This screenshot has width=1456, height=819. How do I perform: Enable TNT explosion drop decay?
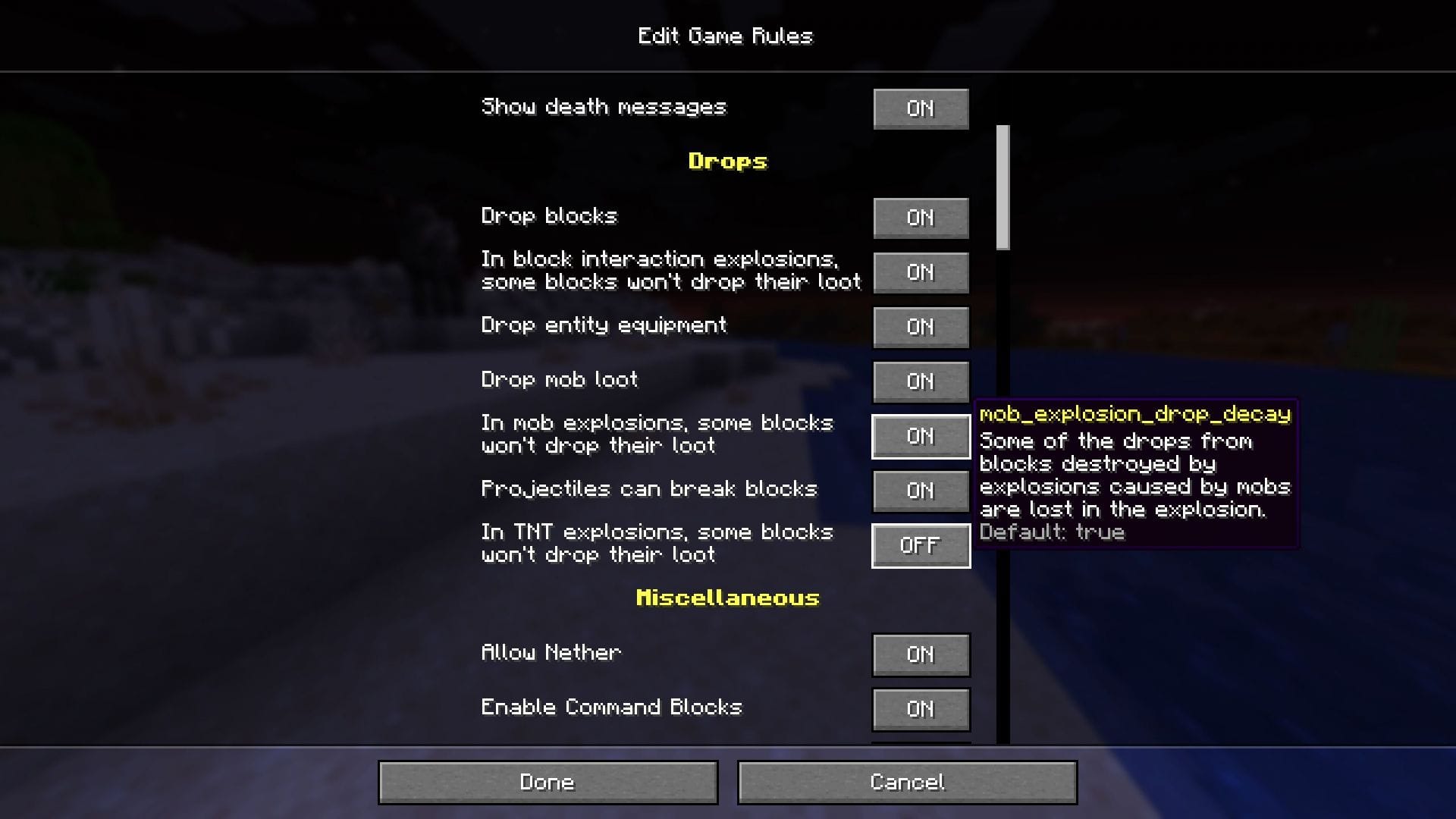tap(921, 545)
